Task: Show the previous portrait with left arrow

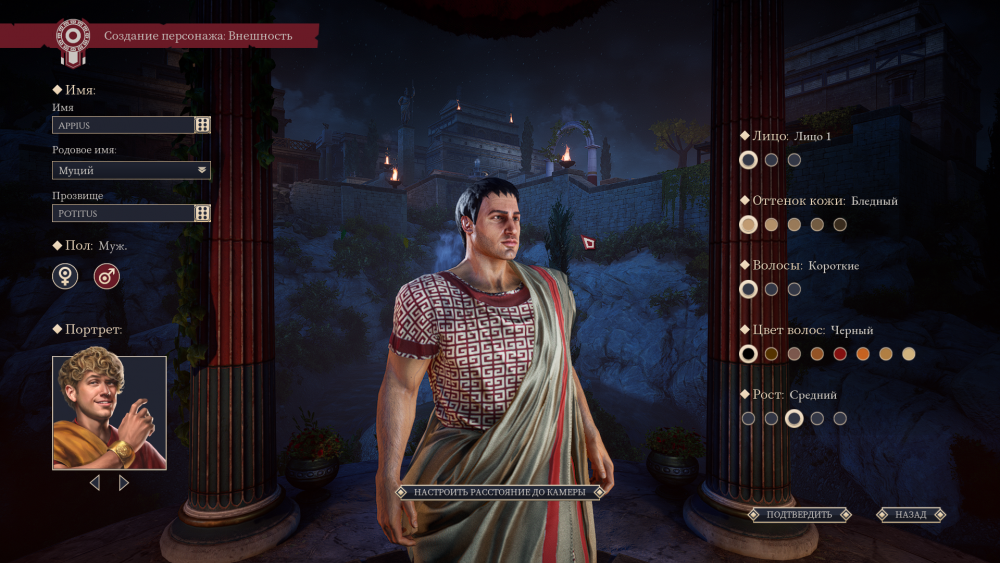Action: pyautogui.click(x=95, y=483)
